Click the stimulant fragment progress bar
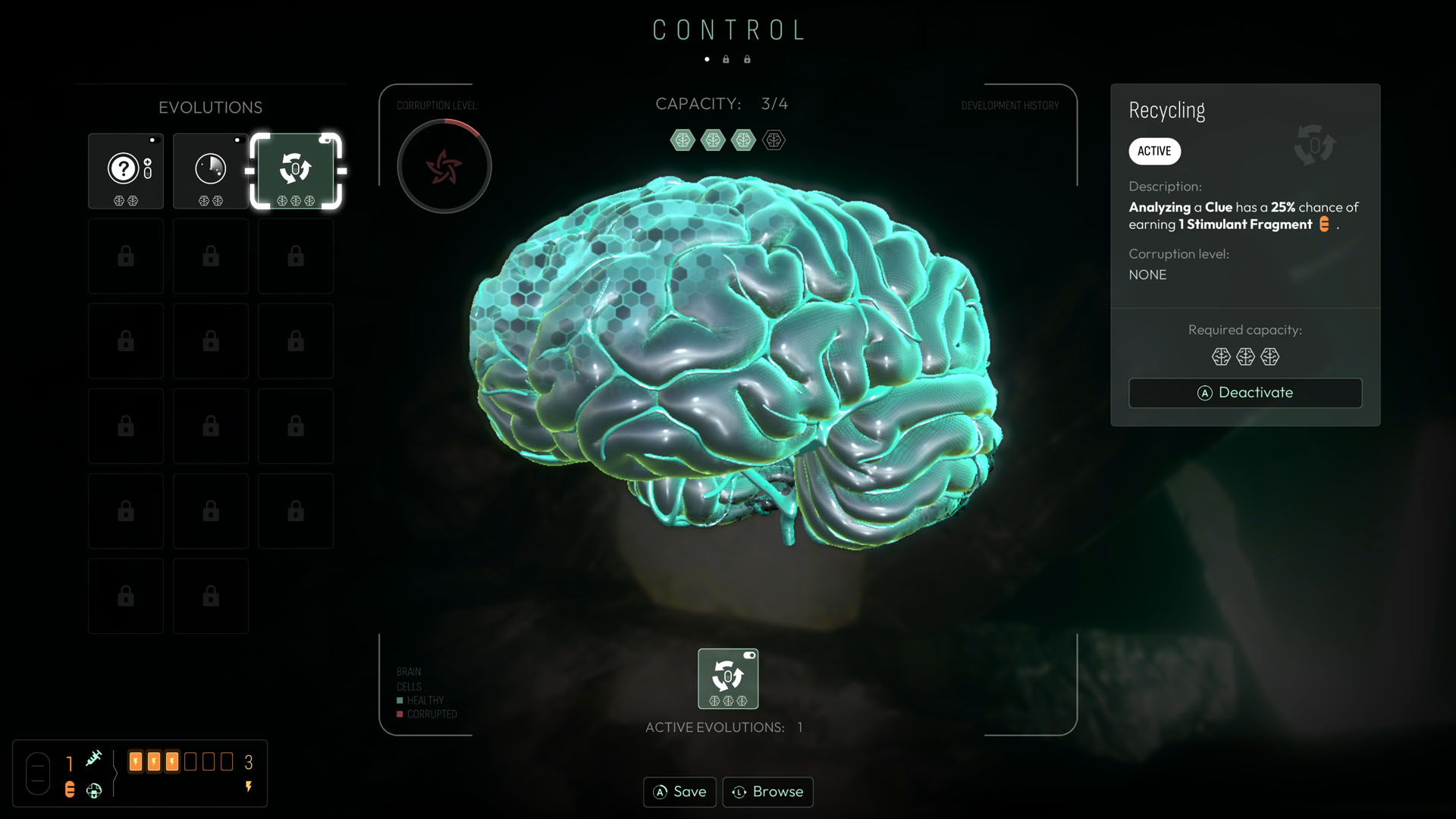The image size is (1456, 819). click(182, 761)
